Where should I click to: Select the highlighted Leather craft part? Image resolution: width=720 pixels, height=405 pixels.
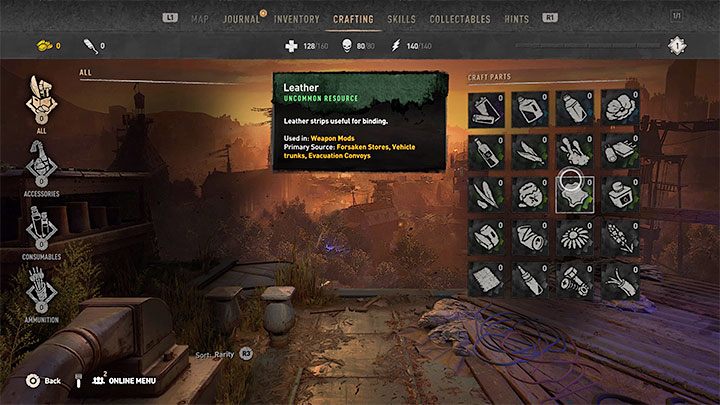575,194
